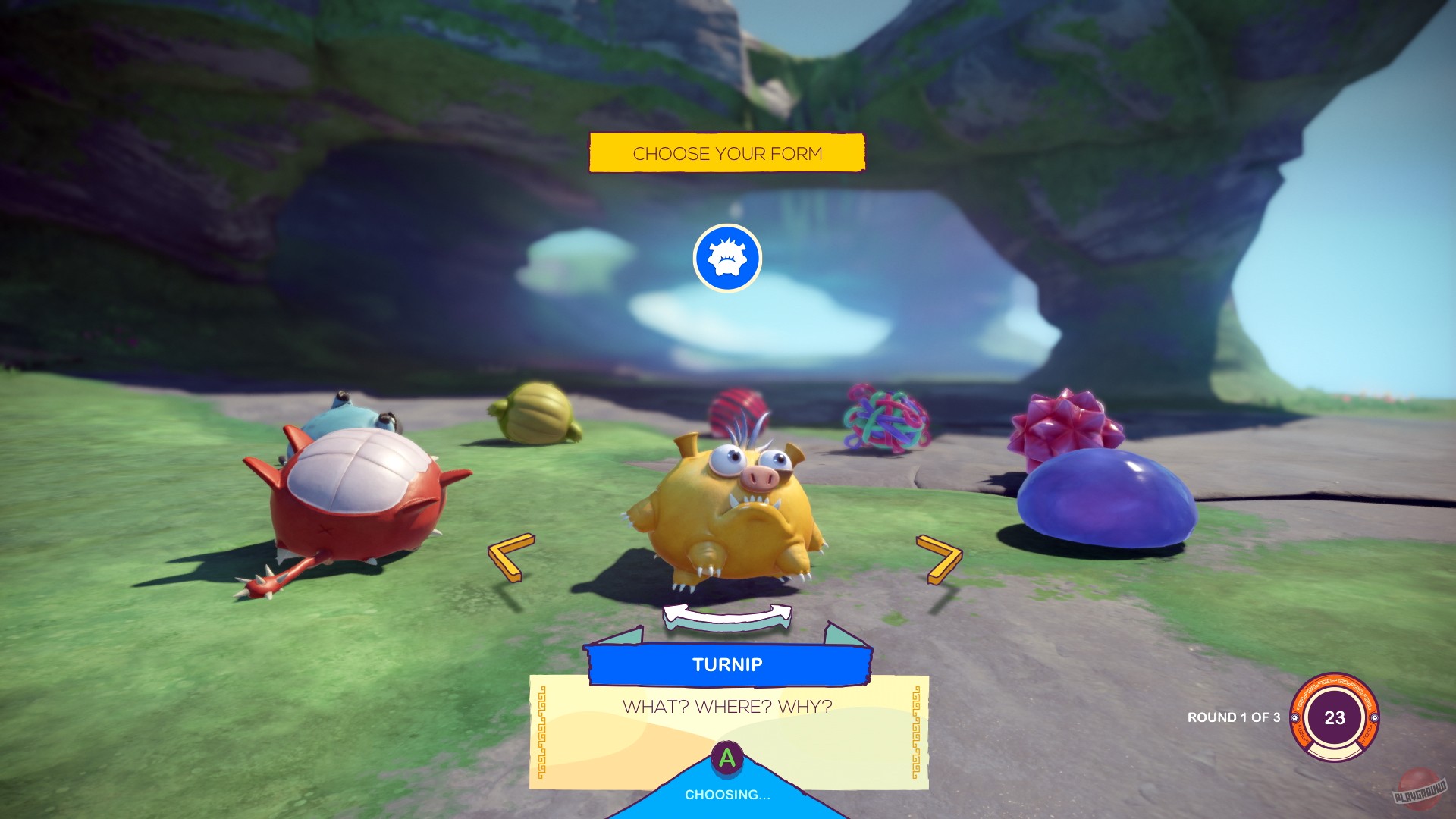Click the WHAT? WHERE? WHY? description text

726,705
